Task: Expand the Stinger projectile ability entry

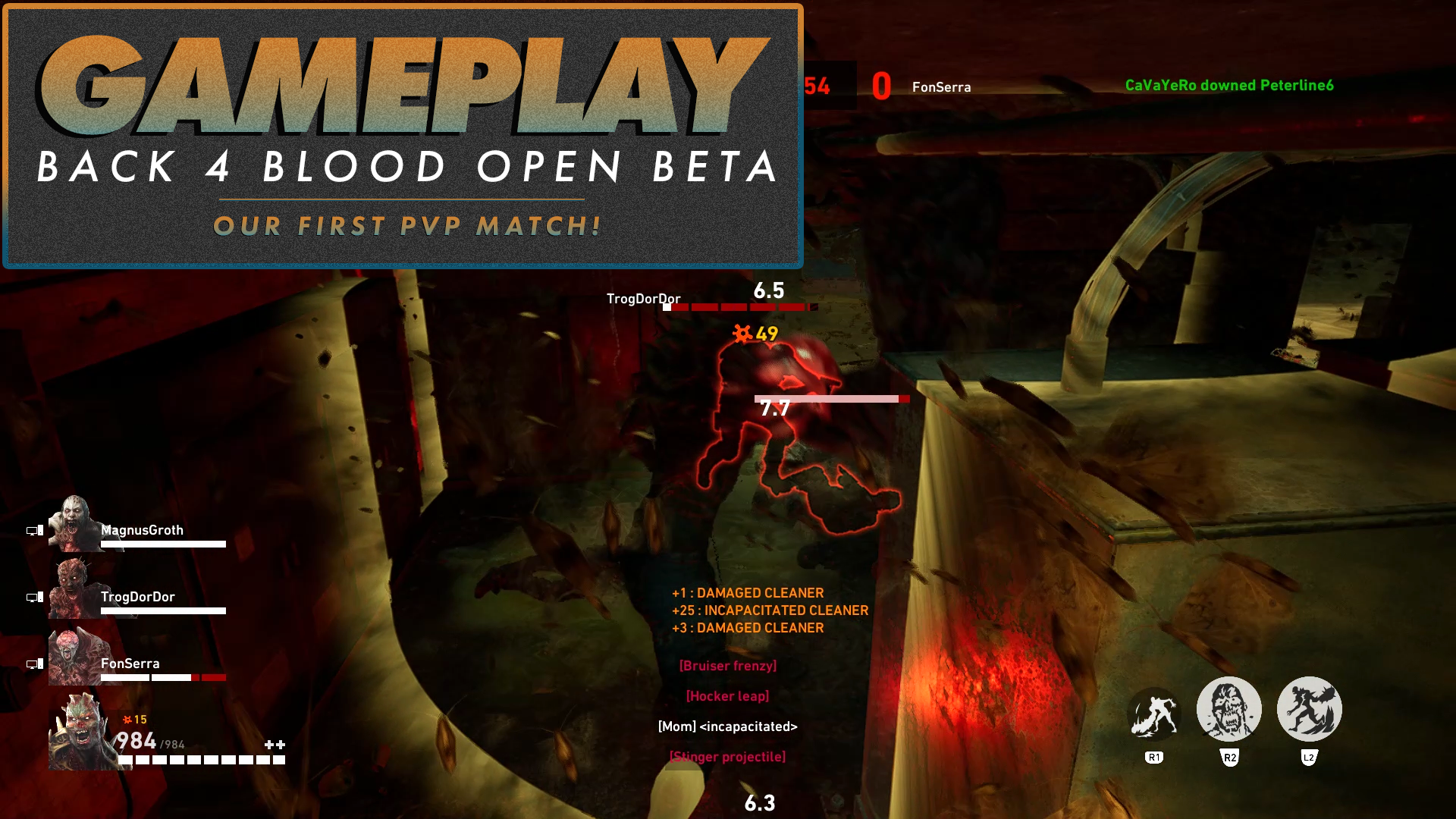Action: [x=726, y=756]
